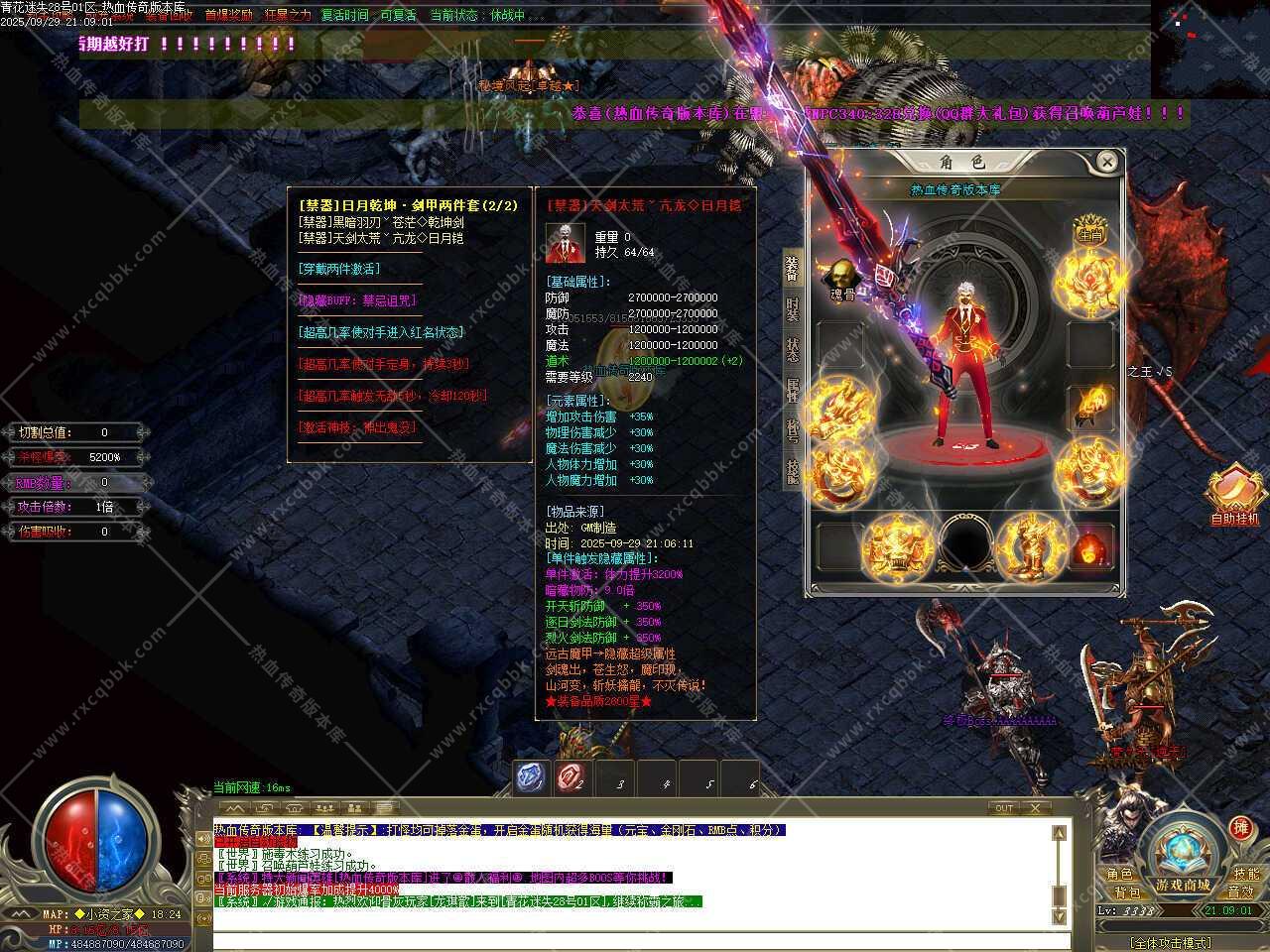Open the 背包 backpack

click(1126, 892)
